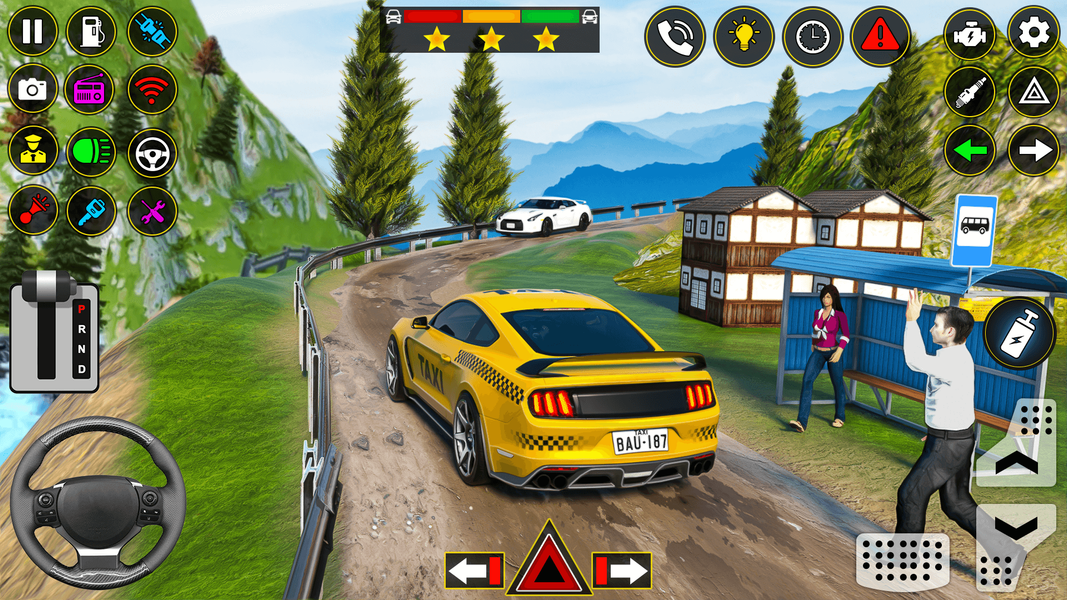1067x600 pixels.
Task: Activate the green left turn signal
Action: click(970, 151)
